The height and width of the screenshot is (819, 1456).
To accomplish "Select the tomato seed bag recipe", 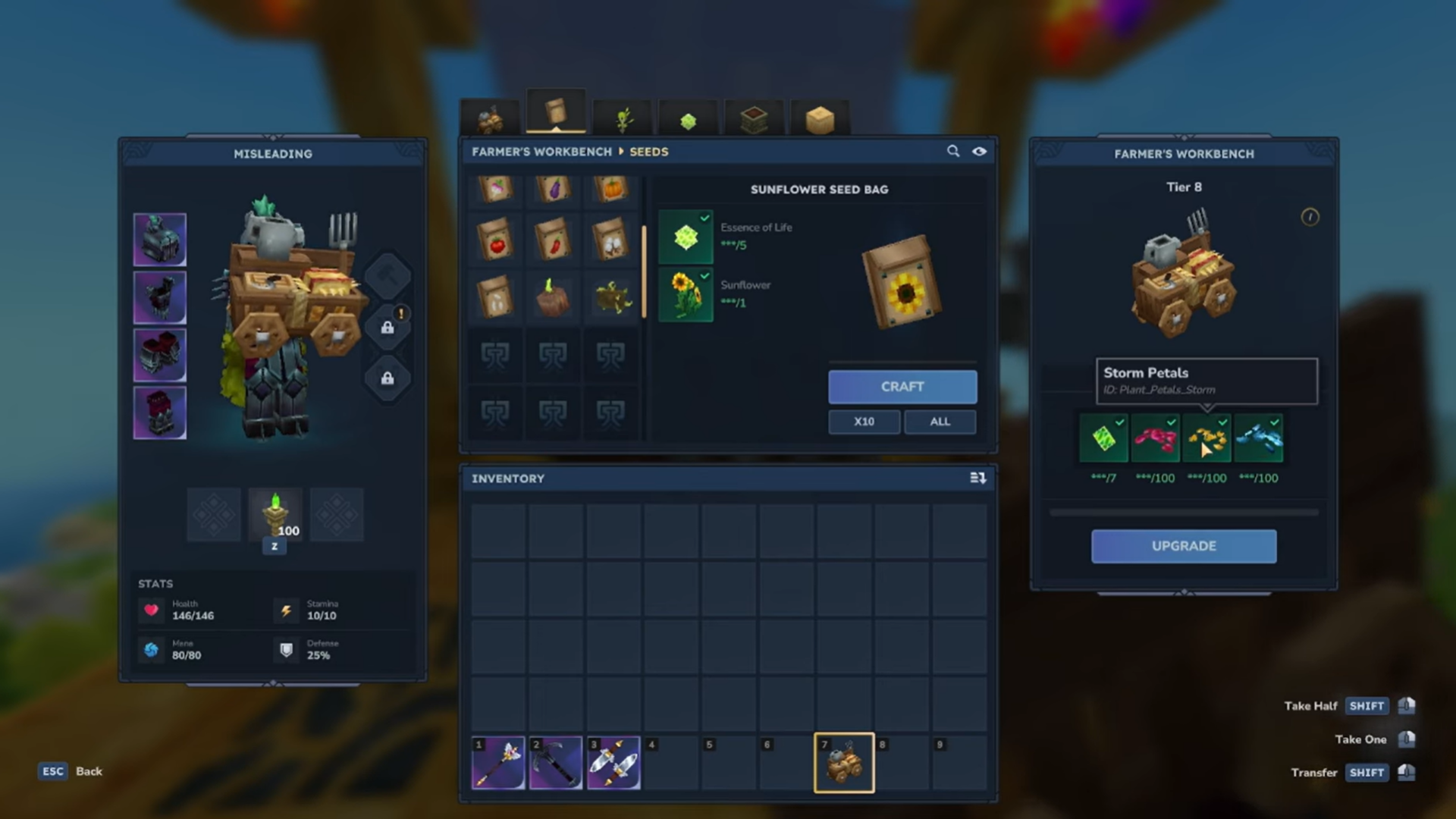I will pos(497,240).
